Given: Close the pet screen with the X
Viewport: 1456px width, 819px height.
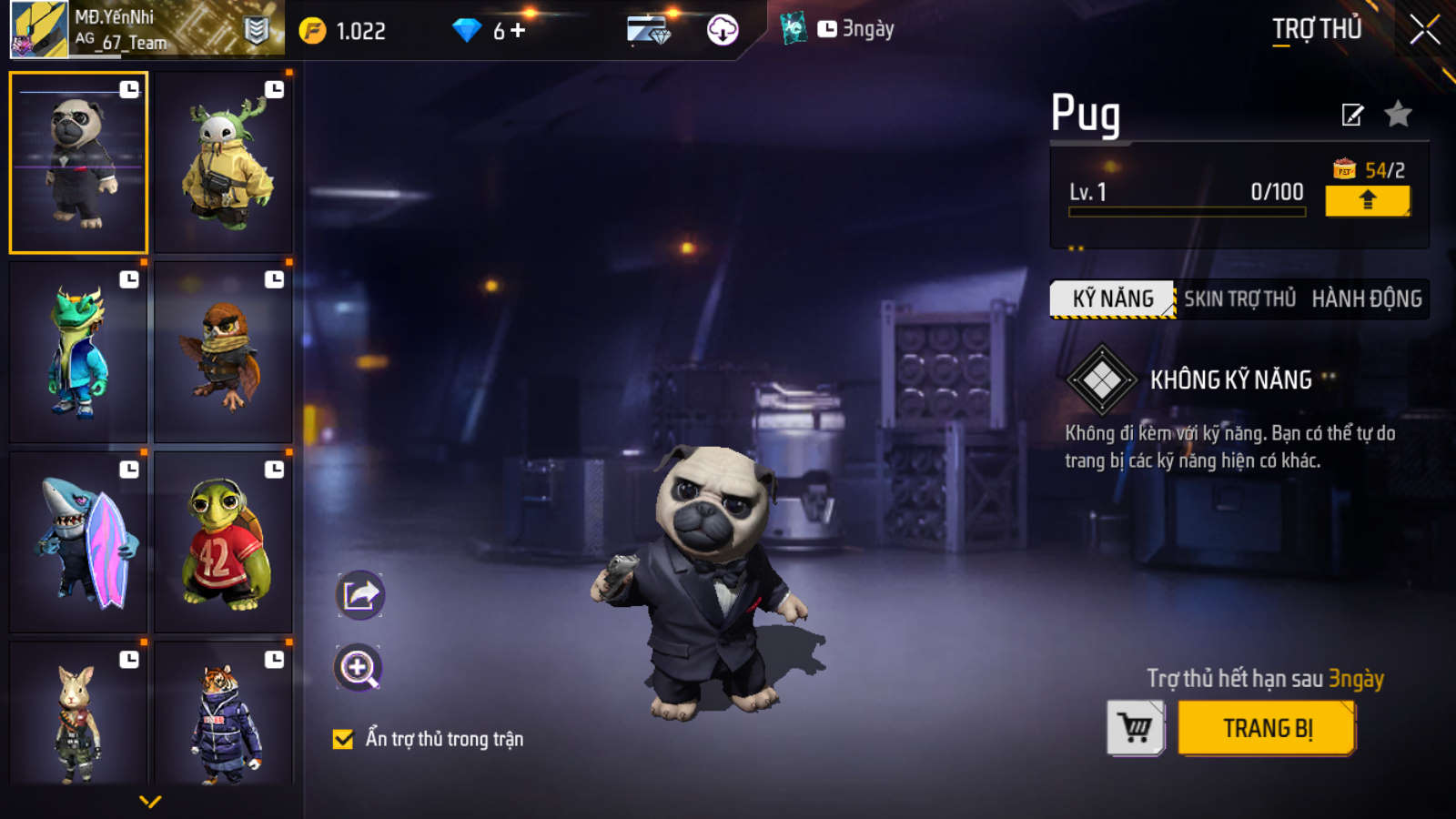Looking at the screenshot, I should point(1424,30).
